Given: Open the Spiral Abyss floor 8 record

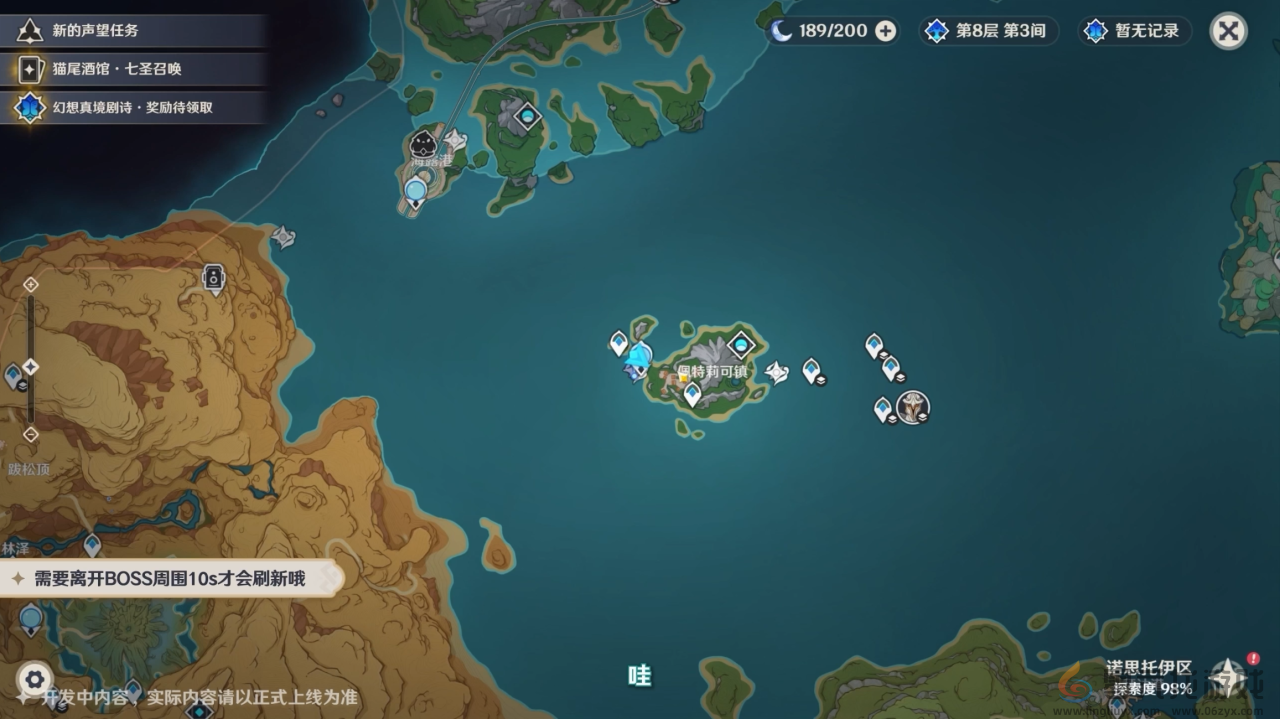Looking at the screenshot, I should (988, 31).
